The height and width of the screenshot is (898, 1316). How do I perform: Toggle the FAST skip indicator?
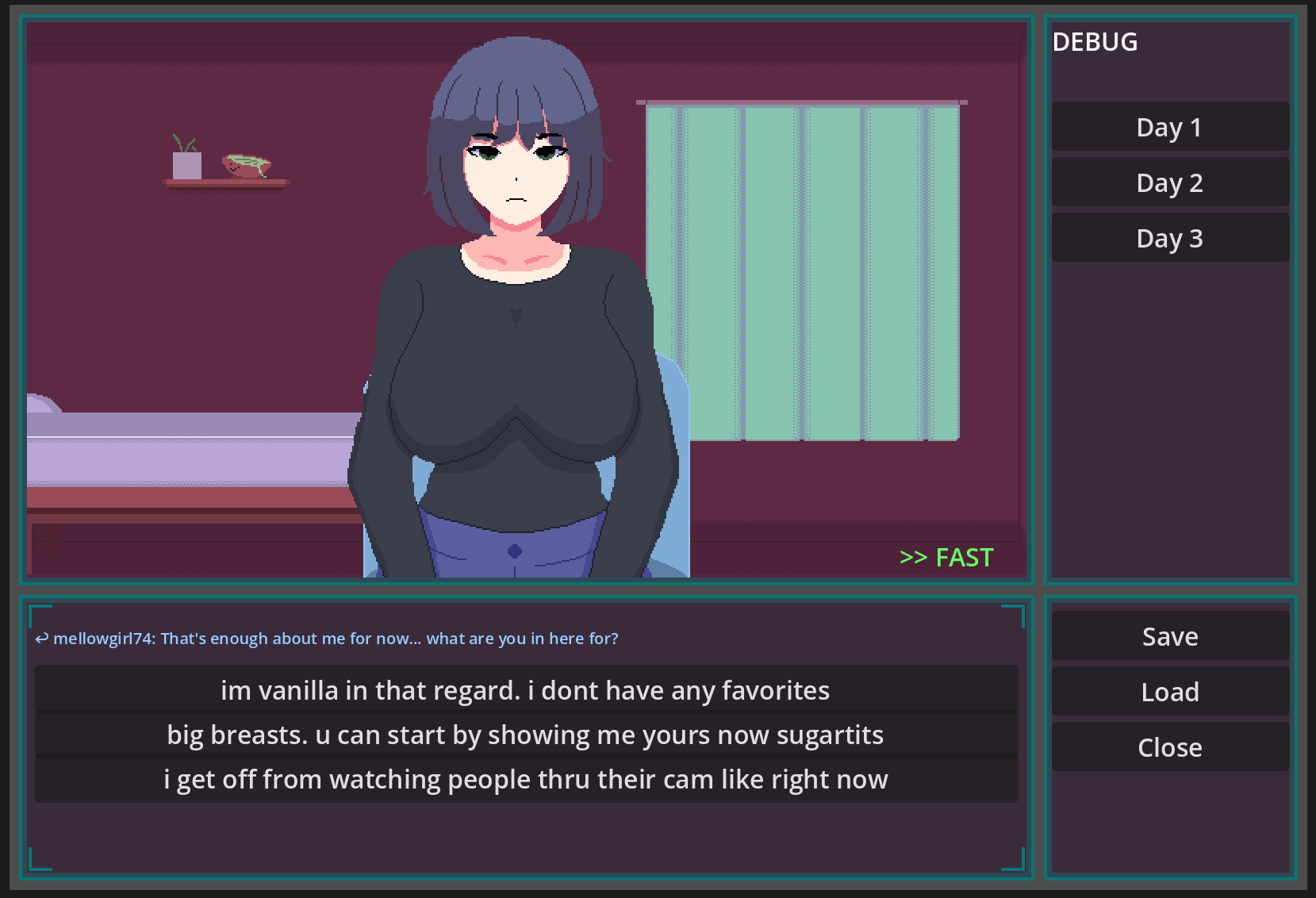pos(946,558)
